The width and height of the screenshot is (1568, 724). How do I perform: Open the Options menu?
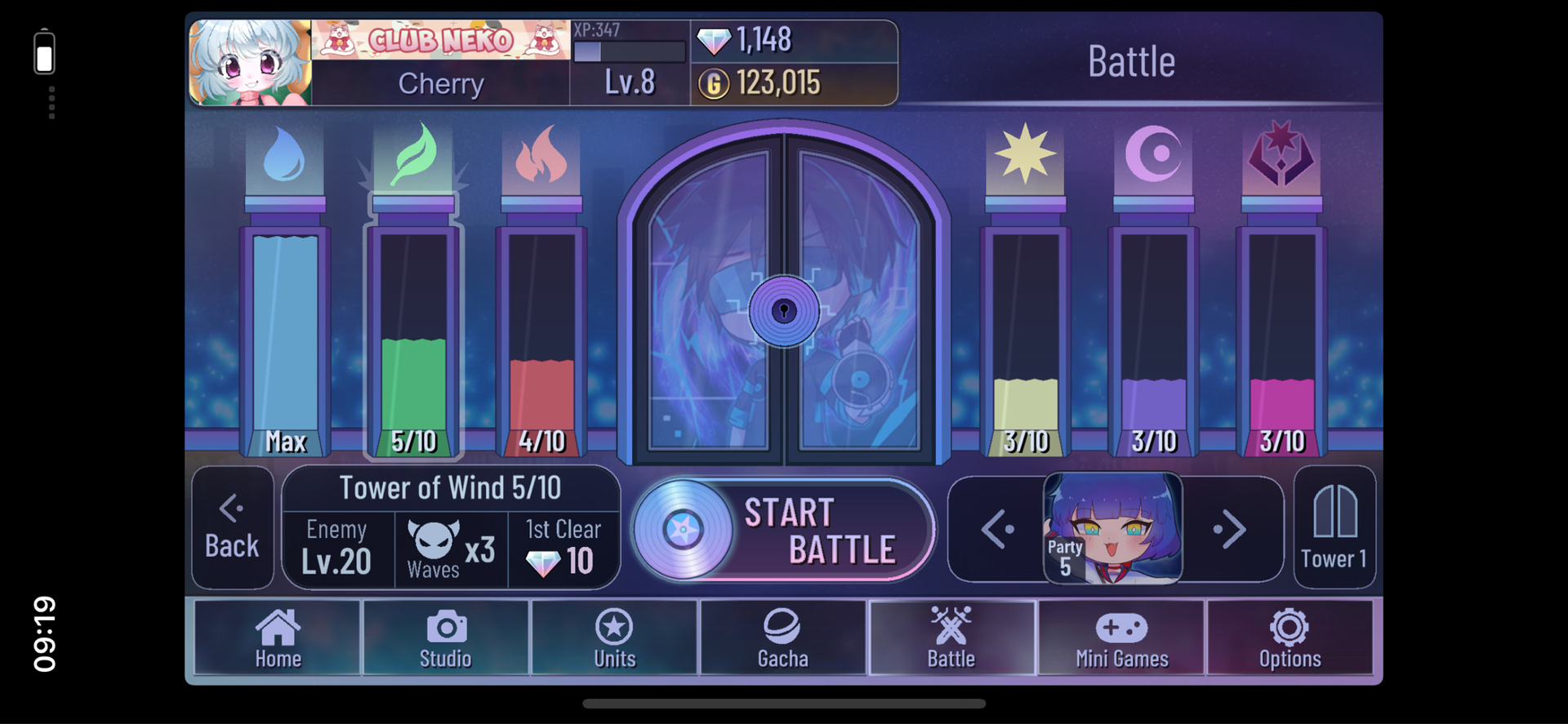click(x=1290, y=638)
